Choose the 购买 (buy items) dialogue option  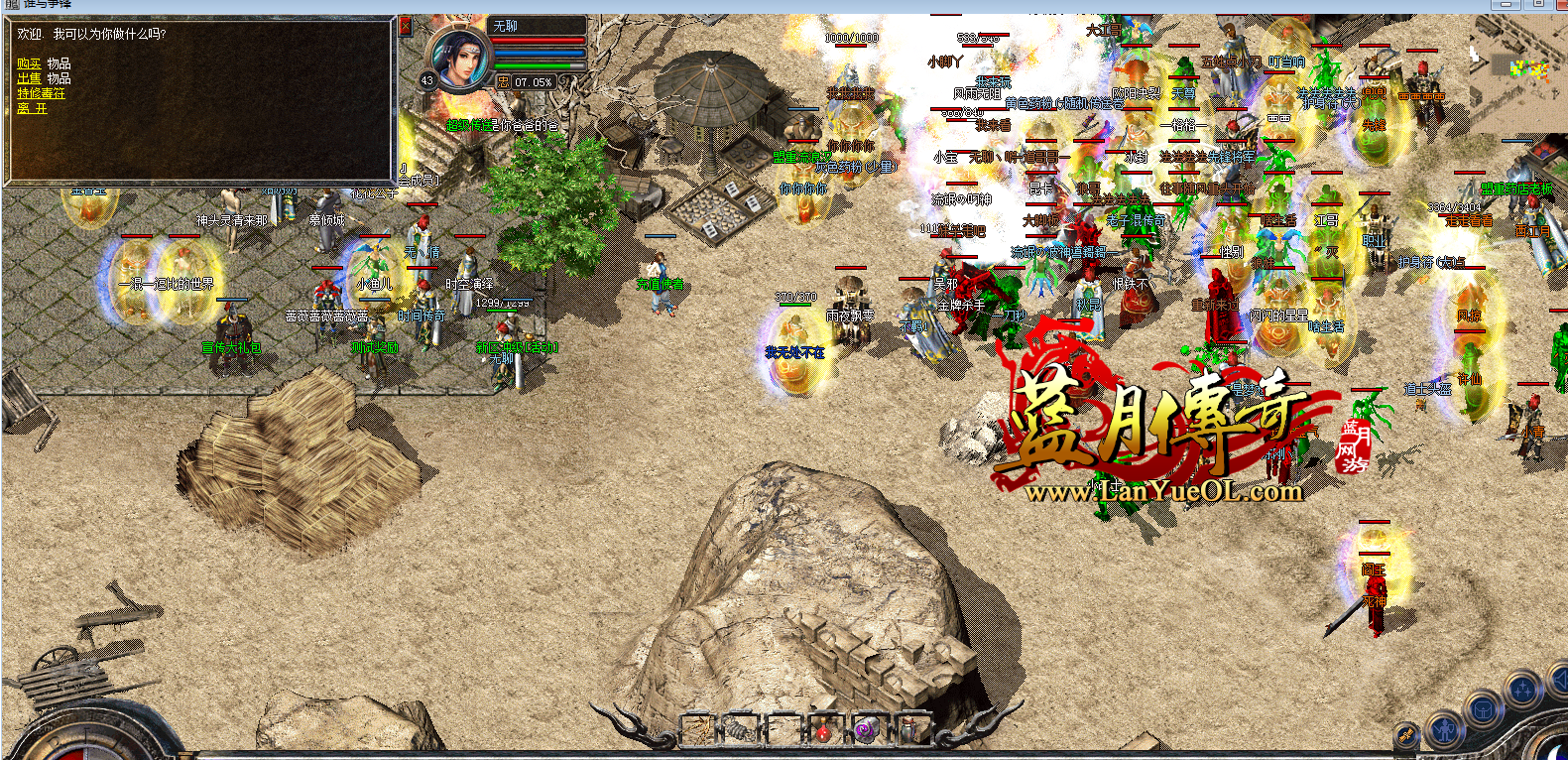(x=29, y=63)
